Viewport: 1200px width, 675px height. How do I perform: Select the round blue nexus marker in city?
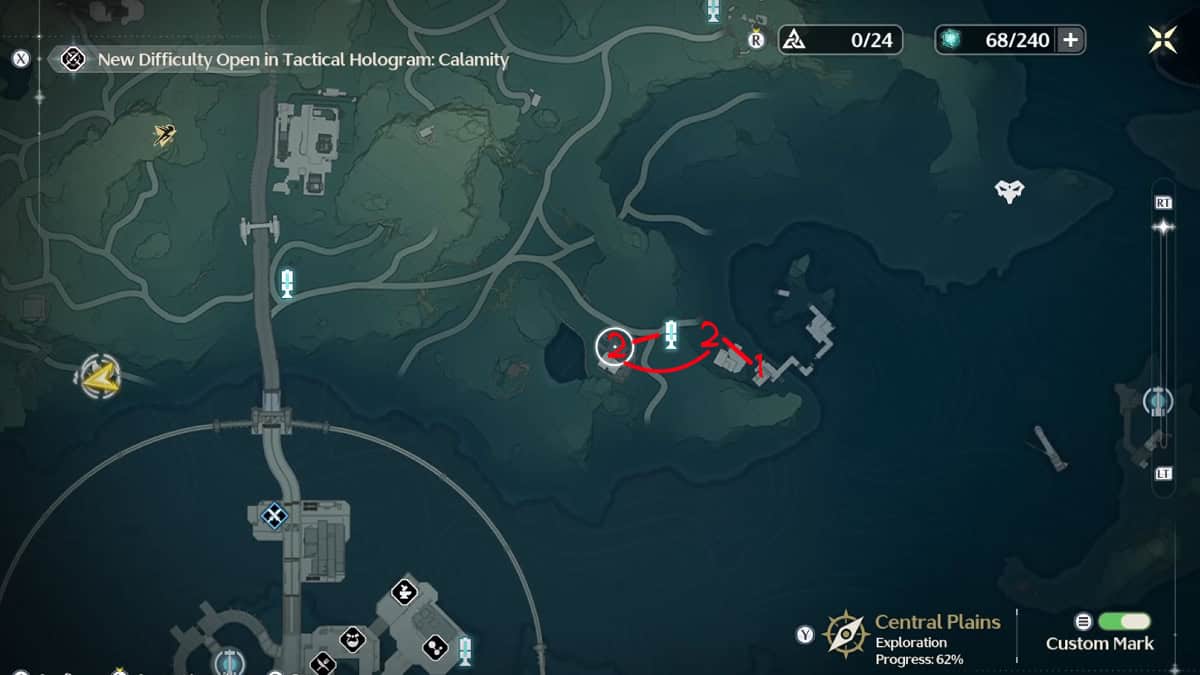tap(229, 662)
